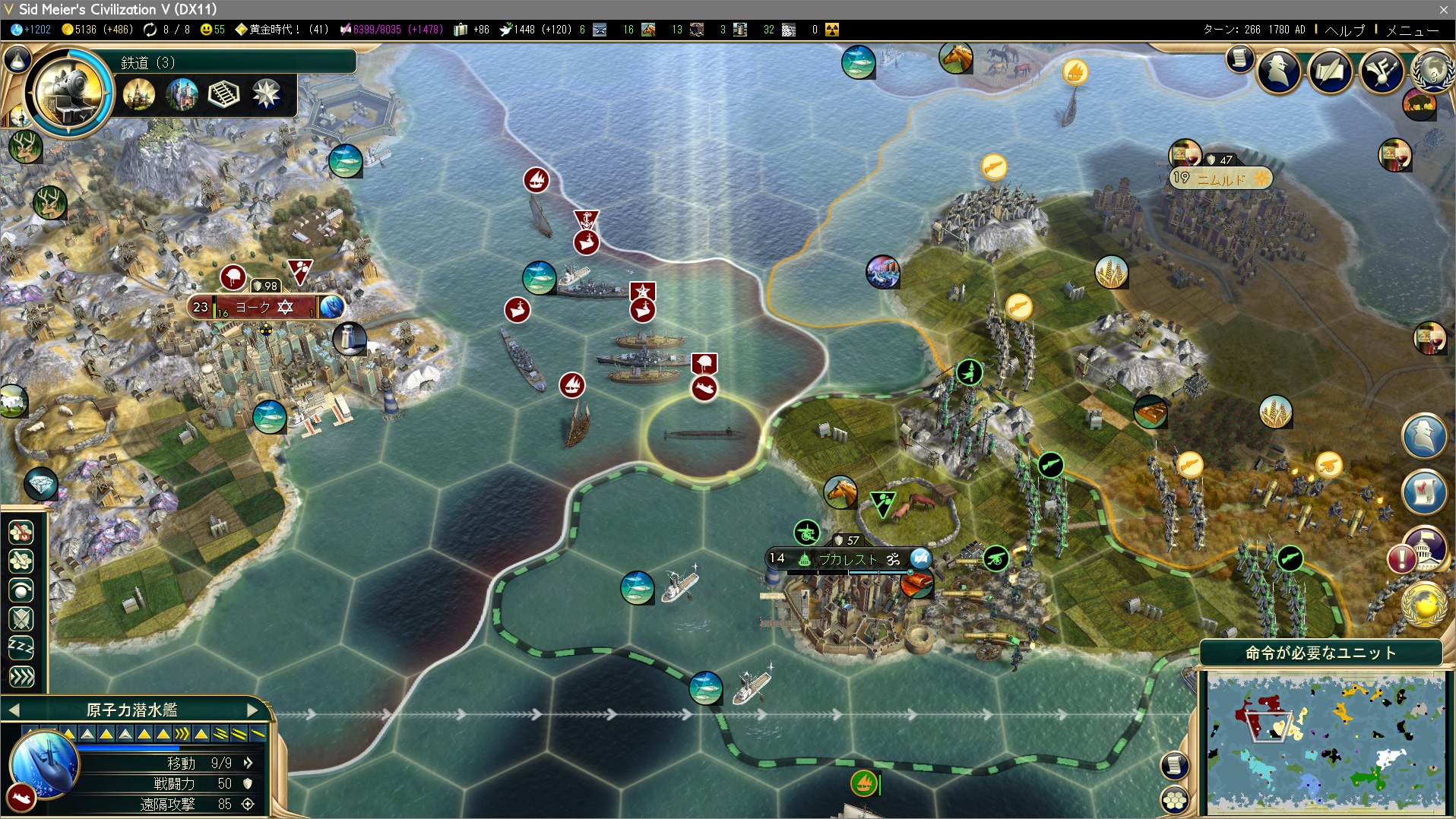Click the world minimap
Image resolution: width=1456 pixels, height=819 pixels.
point(1325,744)
